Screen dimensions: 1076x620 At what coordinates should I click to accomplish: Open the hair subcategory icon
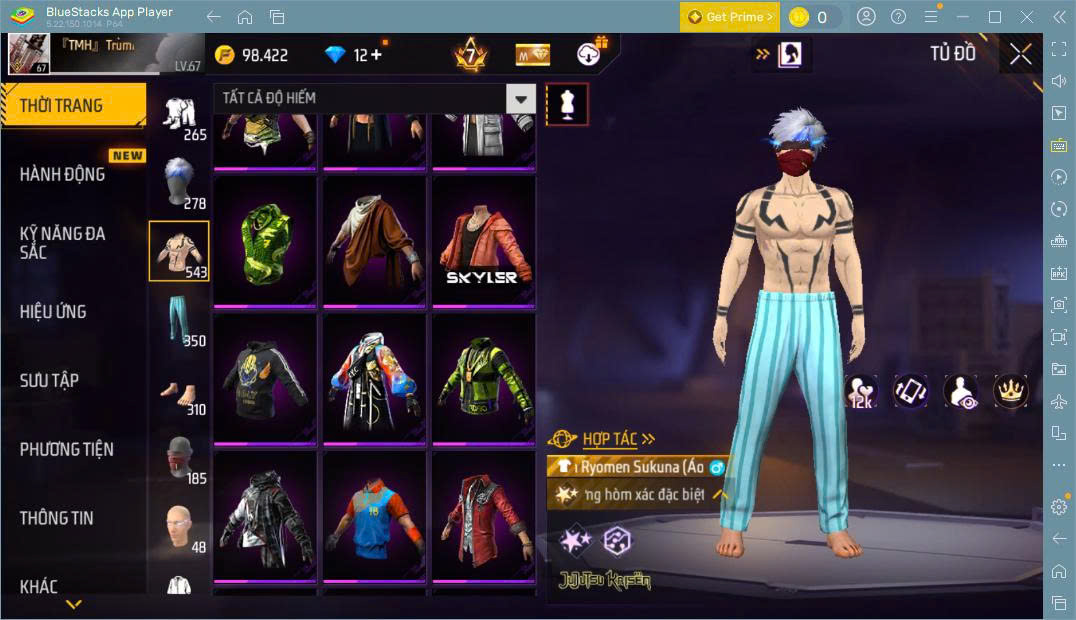coord(179,181)
